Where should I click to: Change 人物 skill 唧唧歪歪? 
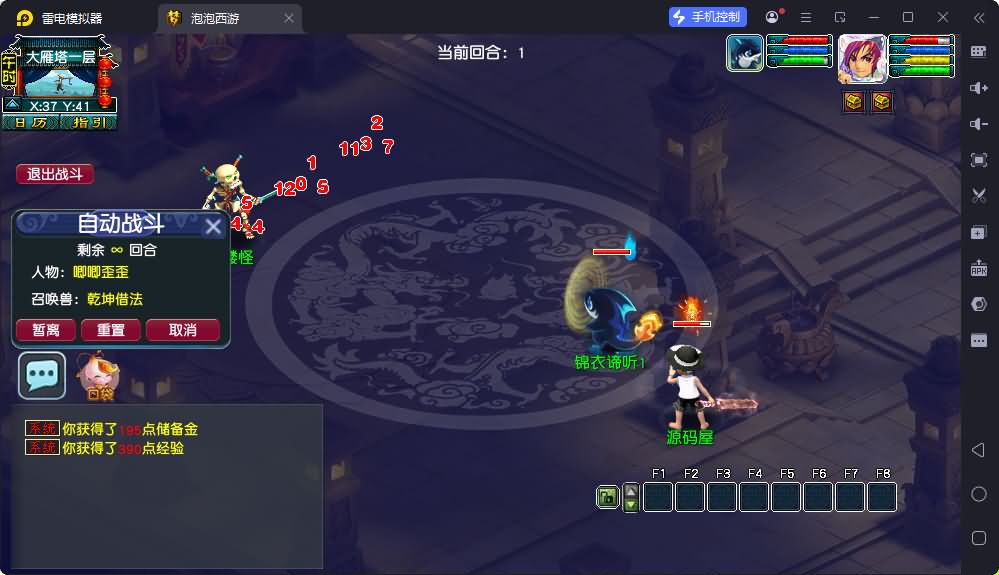(x=100, y=272)
